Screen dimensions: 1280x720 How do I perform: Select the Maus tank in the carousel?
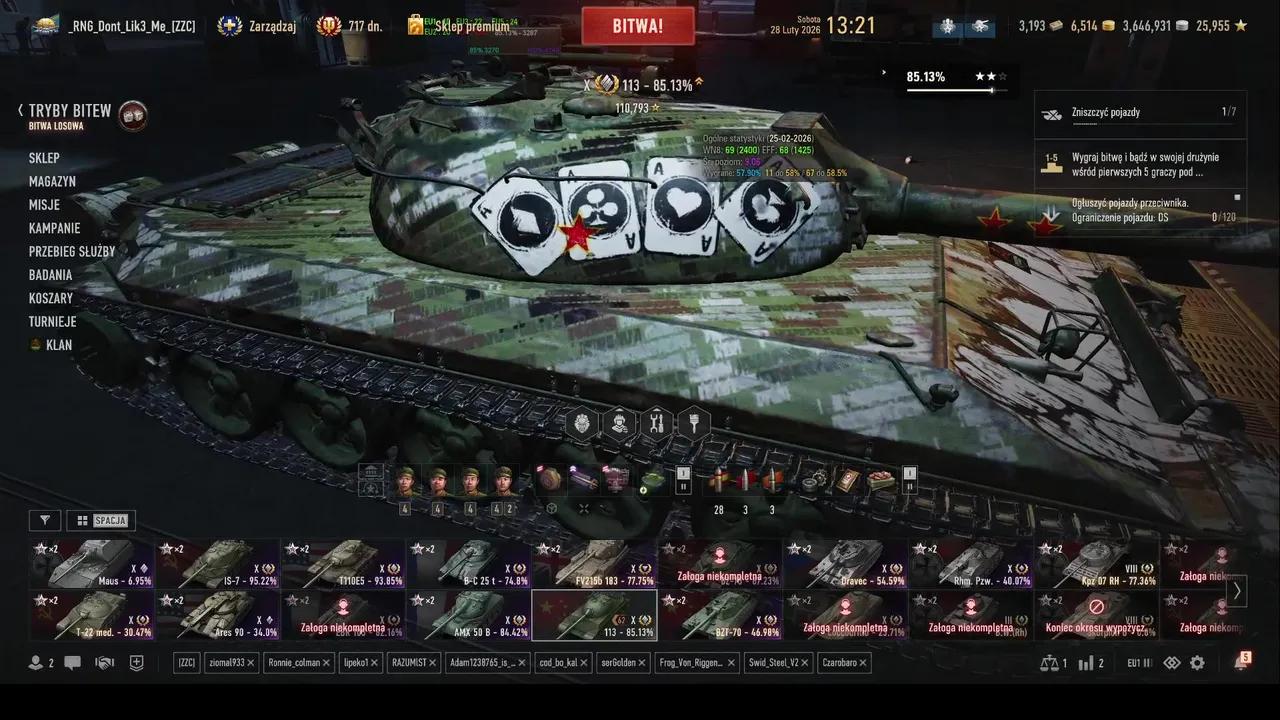coord(91,564)
